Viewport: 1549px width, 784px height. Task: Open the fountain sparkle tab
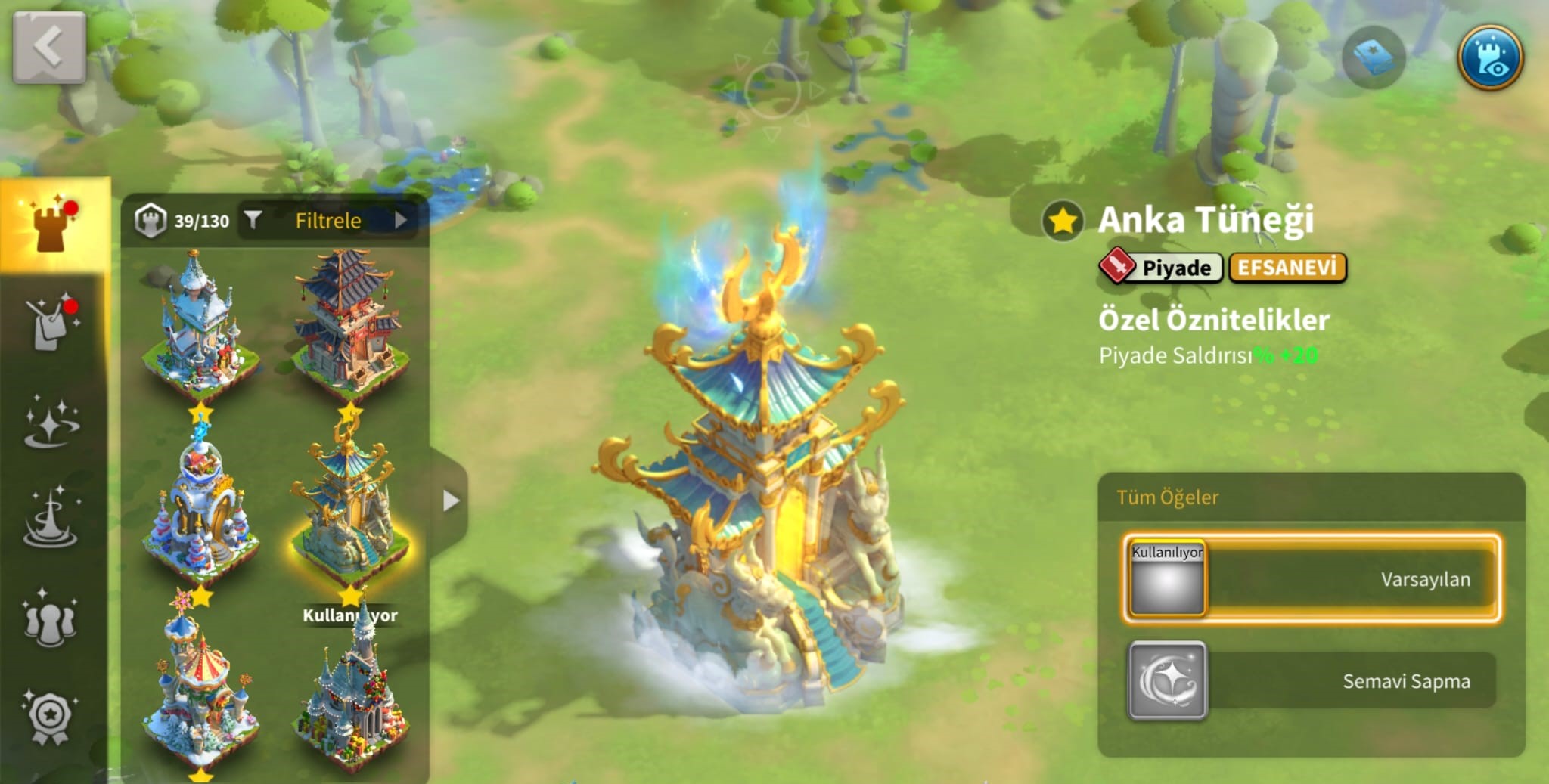tap(51, 518)
